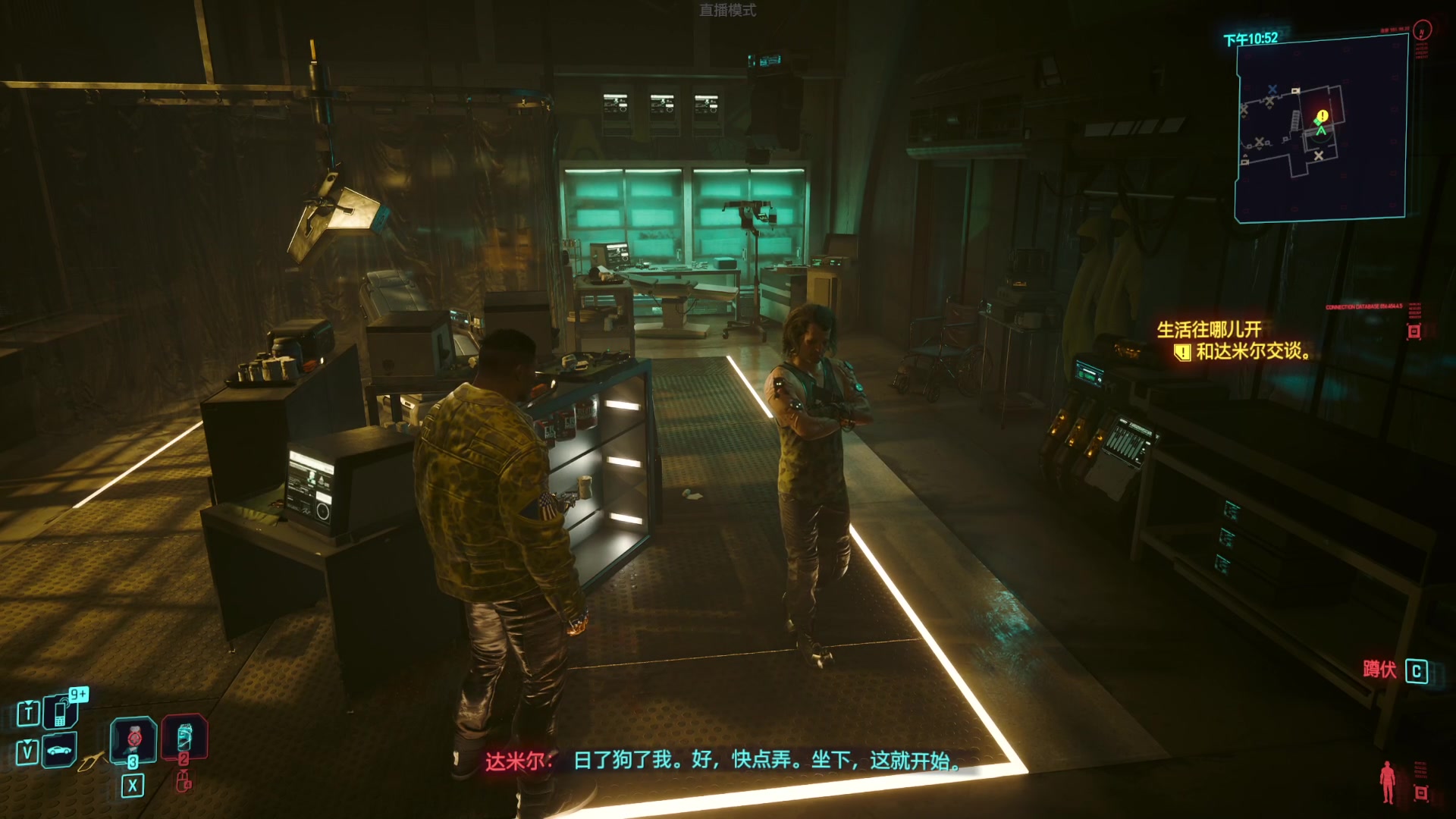Image resolution: width=1456 pixels, height=819 pixels.
Task: Click the red player stance silhouette icon
Action: (1388, 782)
